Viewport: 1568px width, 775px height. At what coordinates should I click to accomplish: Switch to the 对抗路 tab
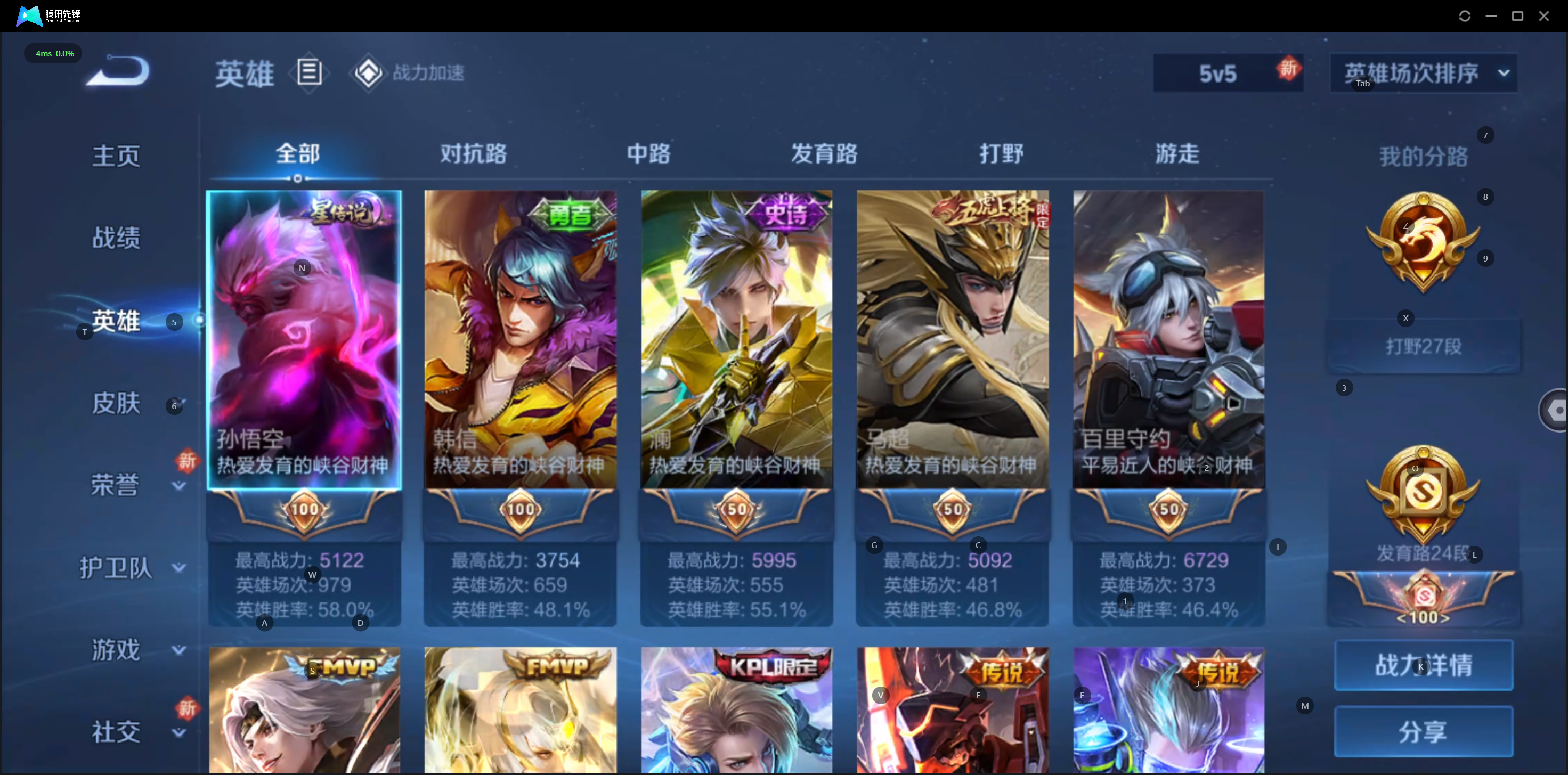[x=473, y=154]
